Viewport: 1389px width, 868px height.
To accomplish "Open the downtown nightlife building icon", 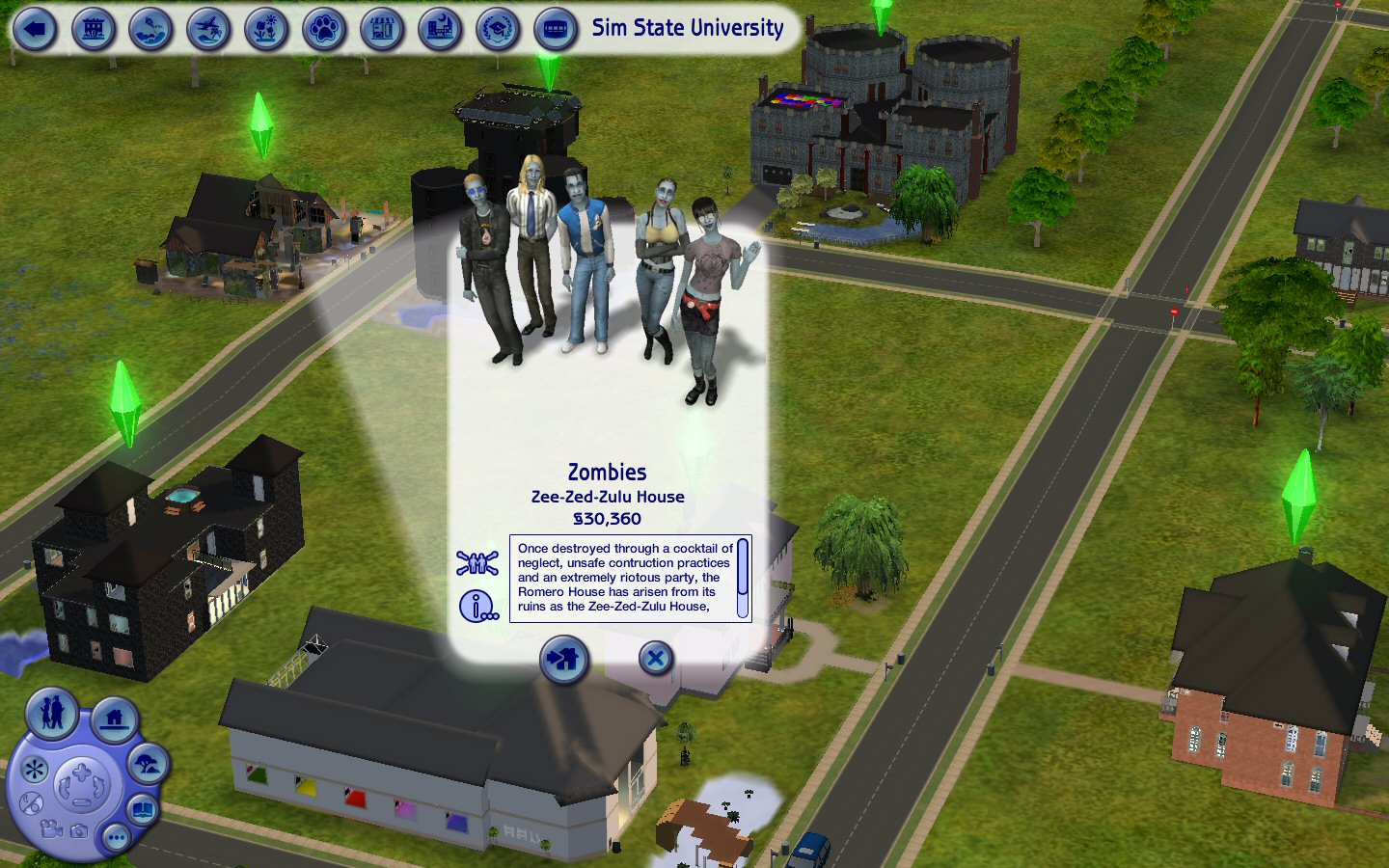I will click(x=438, y=28).
